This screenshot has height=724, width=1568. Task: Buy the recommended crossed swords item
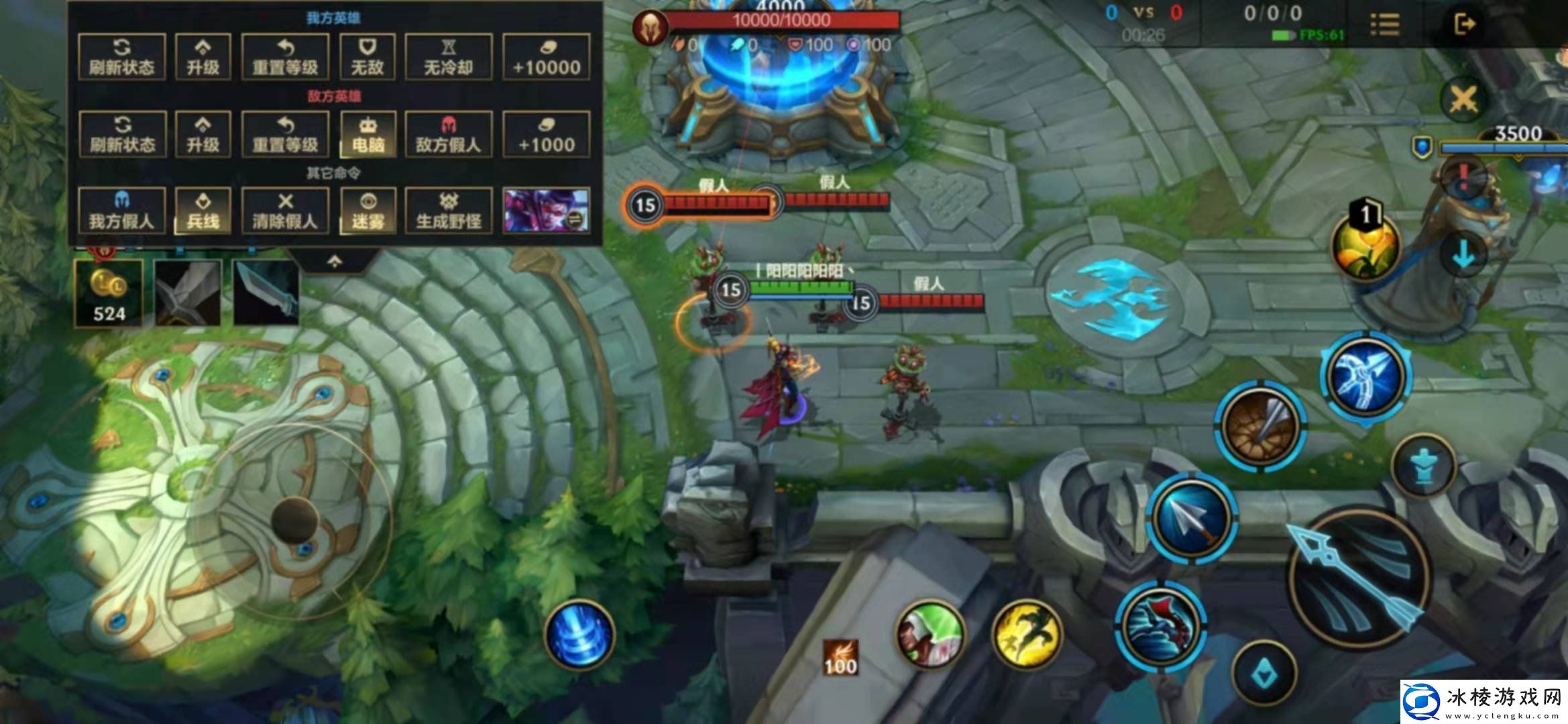[x=187, y=293]
